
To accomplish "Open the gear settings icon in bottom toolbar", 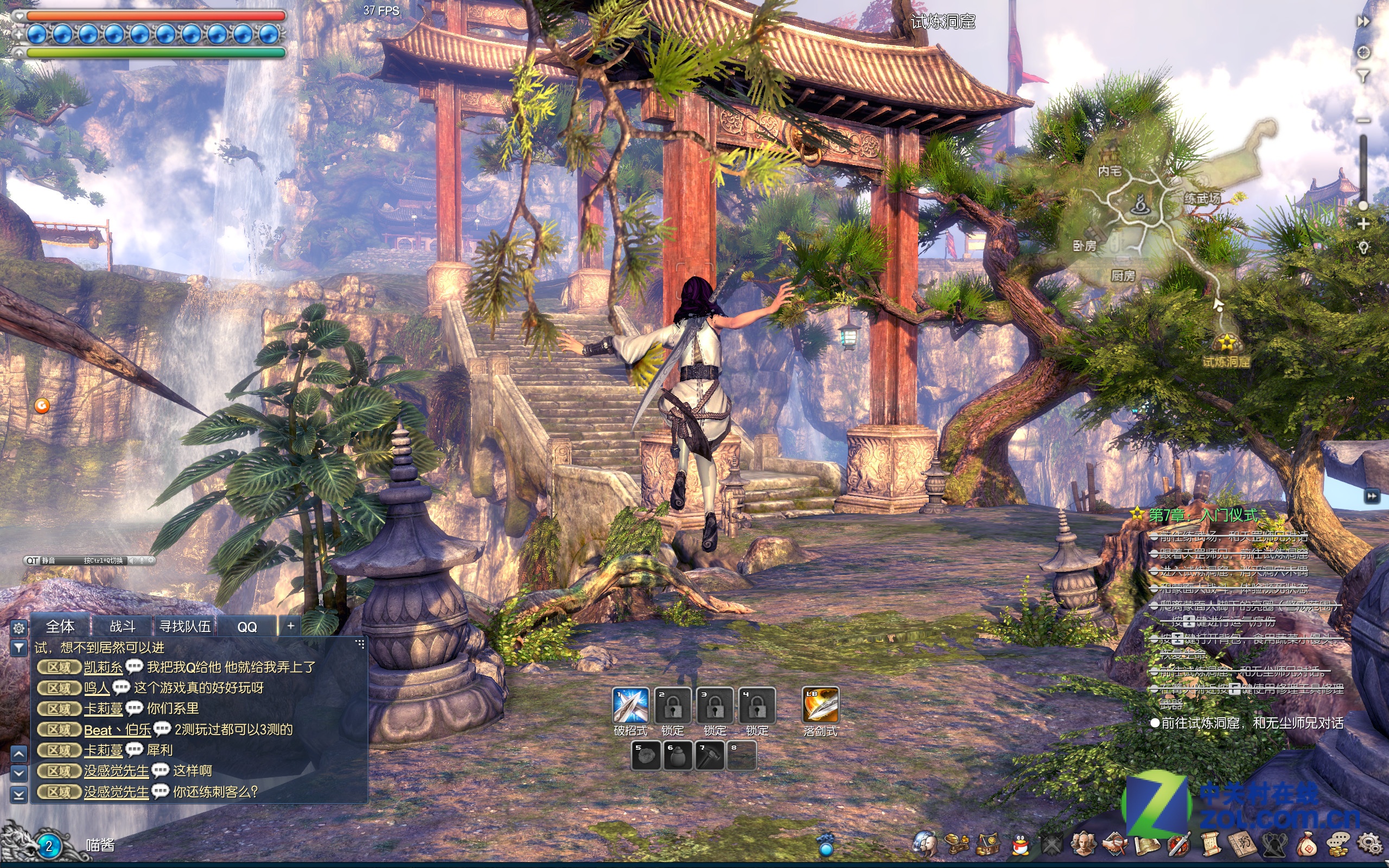I will [x=1369, y=844].
